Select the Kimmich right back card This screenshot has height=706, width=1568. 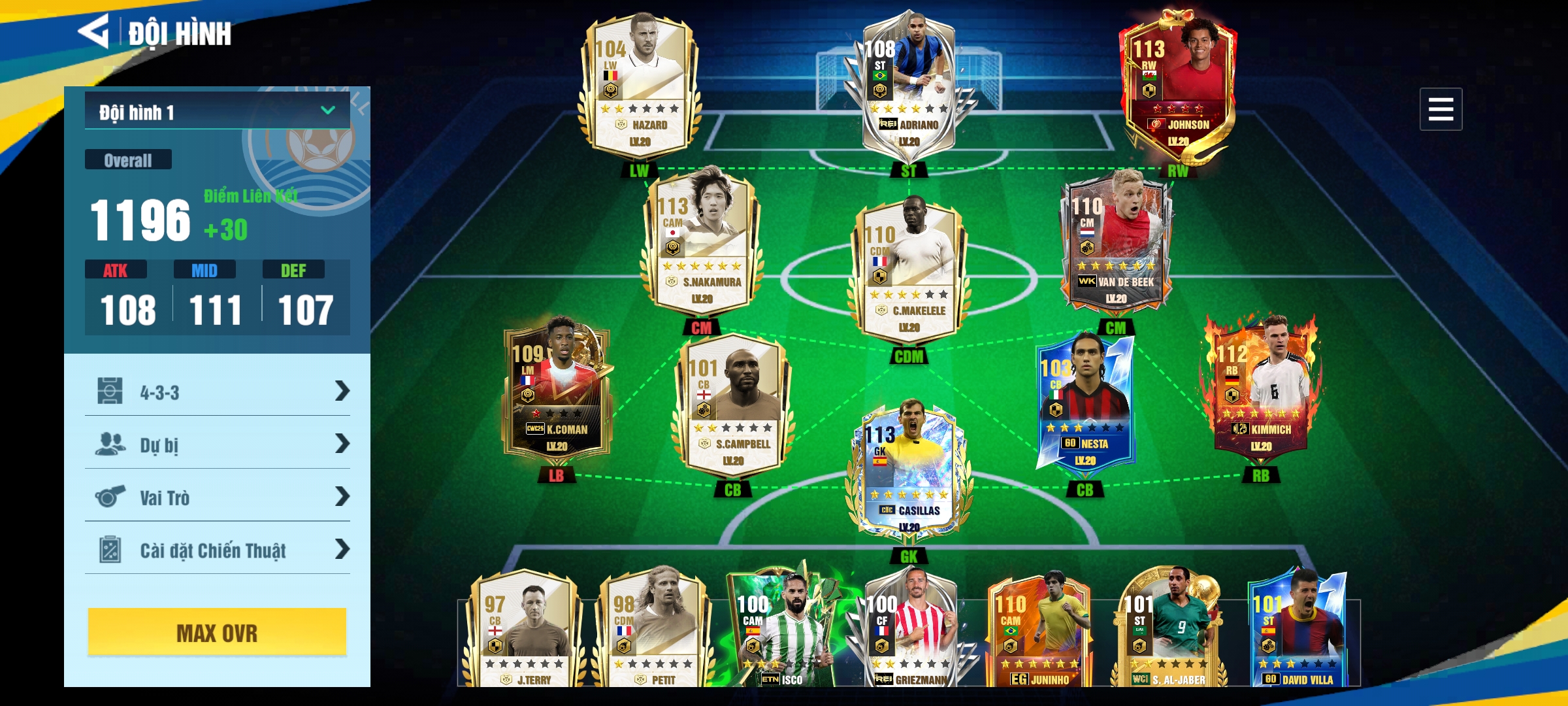tap(1261, 391)
